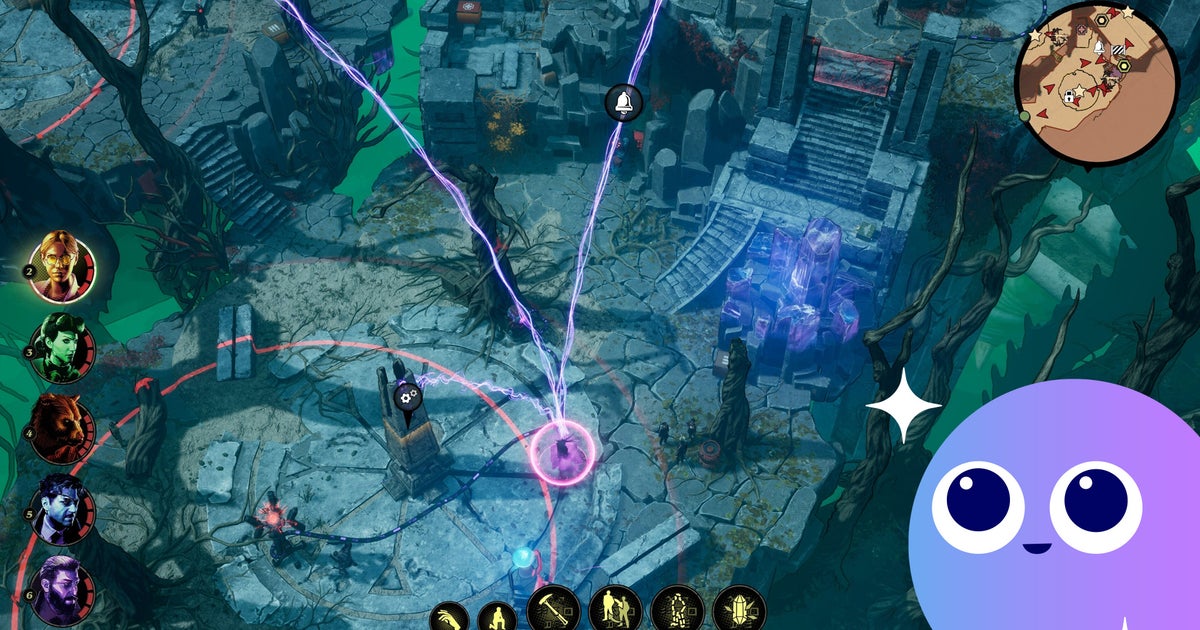Click the purple mascot overlay with eyes
This screenshot has width=1200, height=630.
pos(1060,510)
